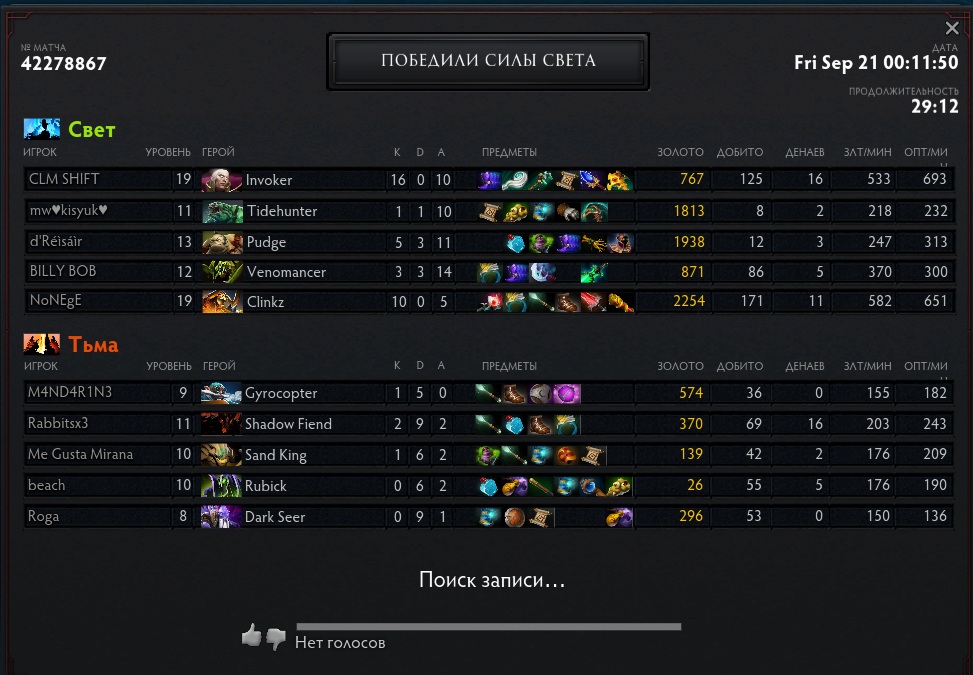Click player name Rabbitsx3
Image resolution: width=973 pixels, height=675 pixels.
point(58,424)
